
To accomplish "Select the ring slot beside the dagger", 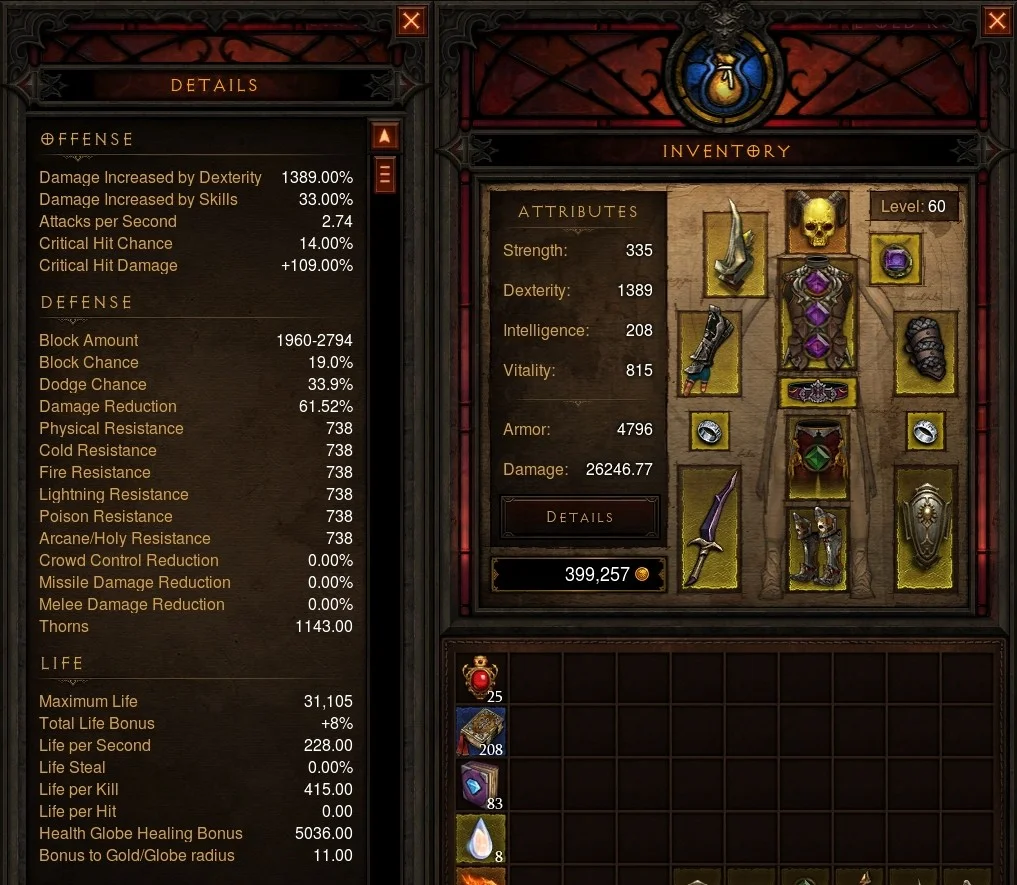I will [709, 432].
